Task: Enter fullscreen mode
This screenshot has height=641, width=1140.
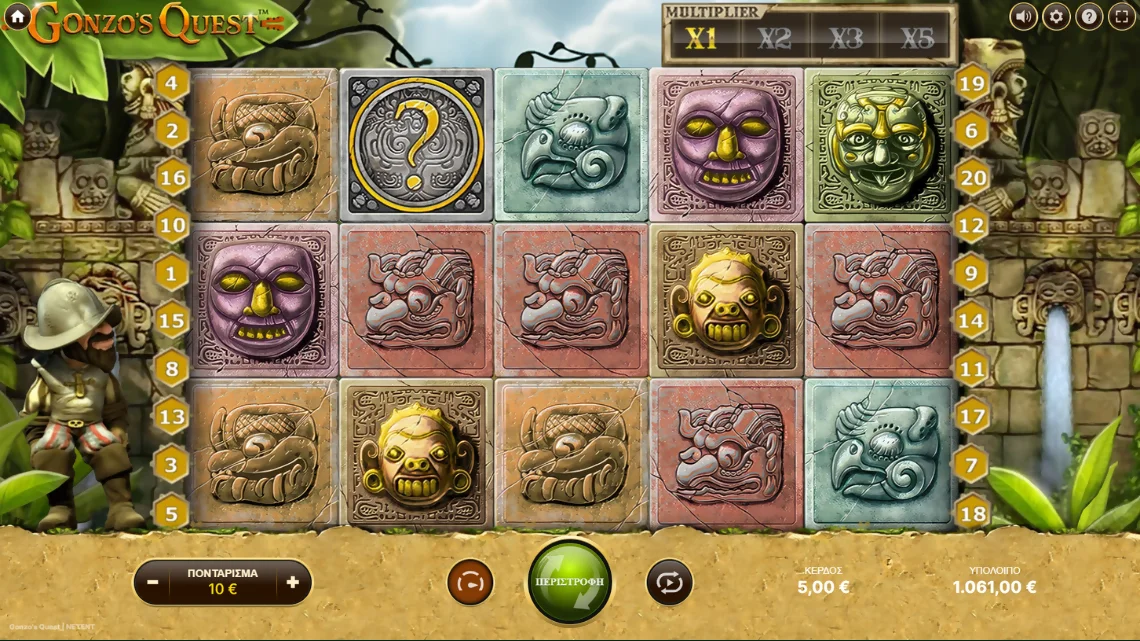Action: click(x=1122, y=16)
